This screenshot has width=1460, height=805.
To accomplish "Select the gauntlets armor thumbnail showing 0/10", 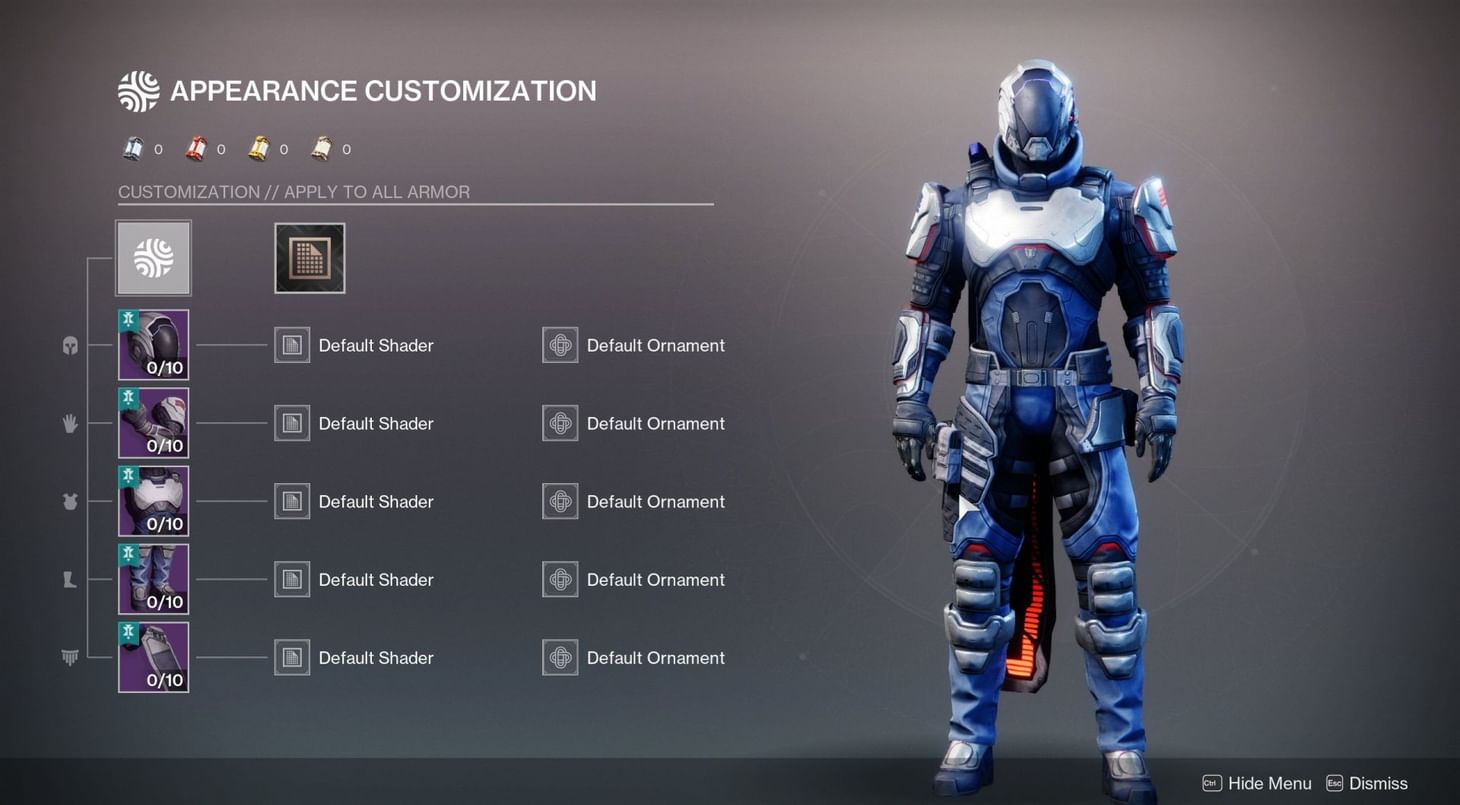I will [x=152, y=422].
